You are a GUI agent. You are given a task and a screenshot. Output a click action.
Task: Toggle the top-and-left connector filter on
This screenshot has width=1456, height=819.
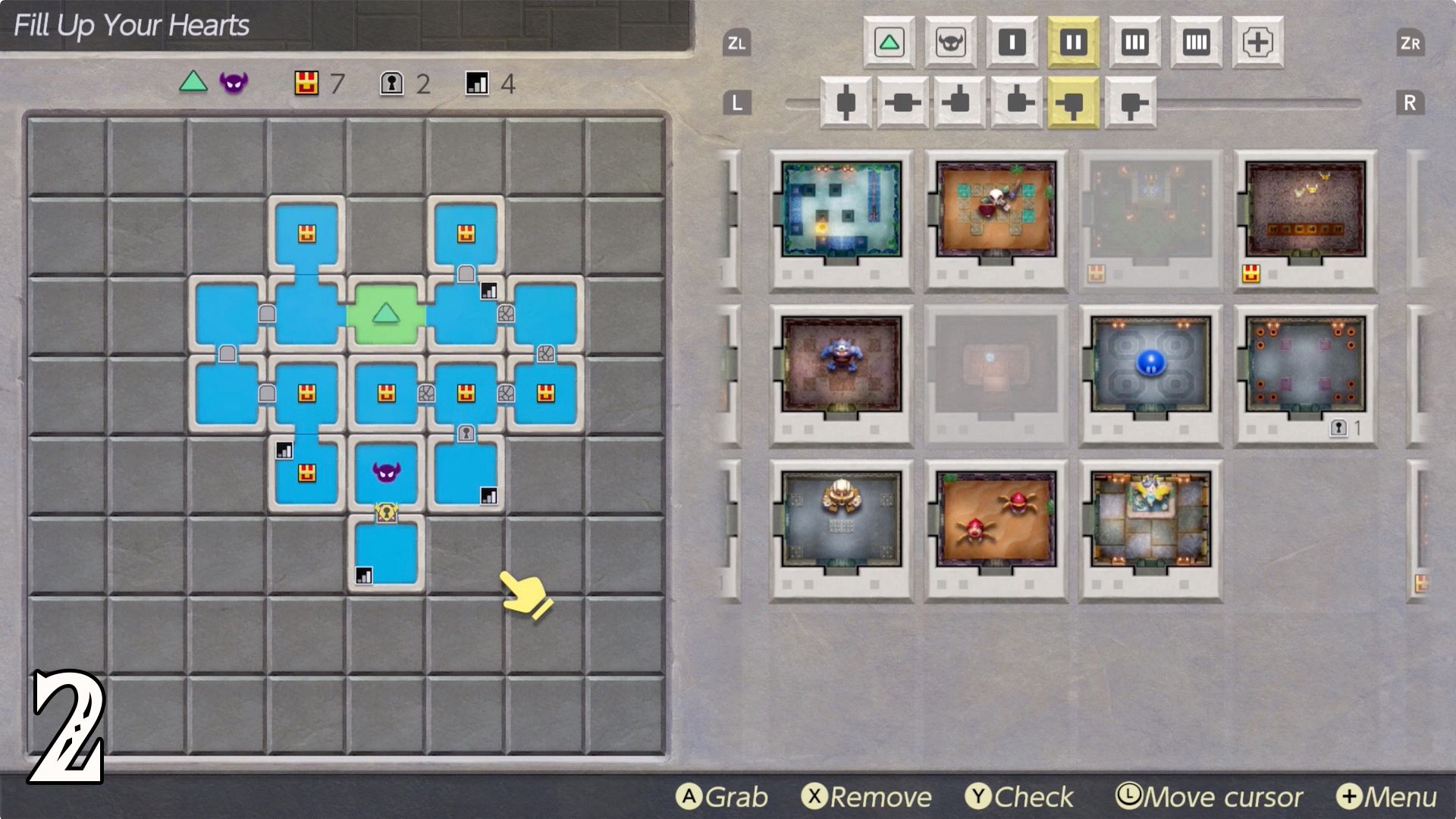(958, 104)
